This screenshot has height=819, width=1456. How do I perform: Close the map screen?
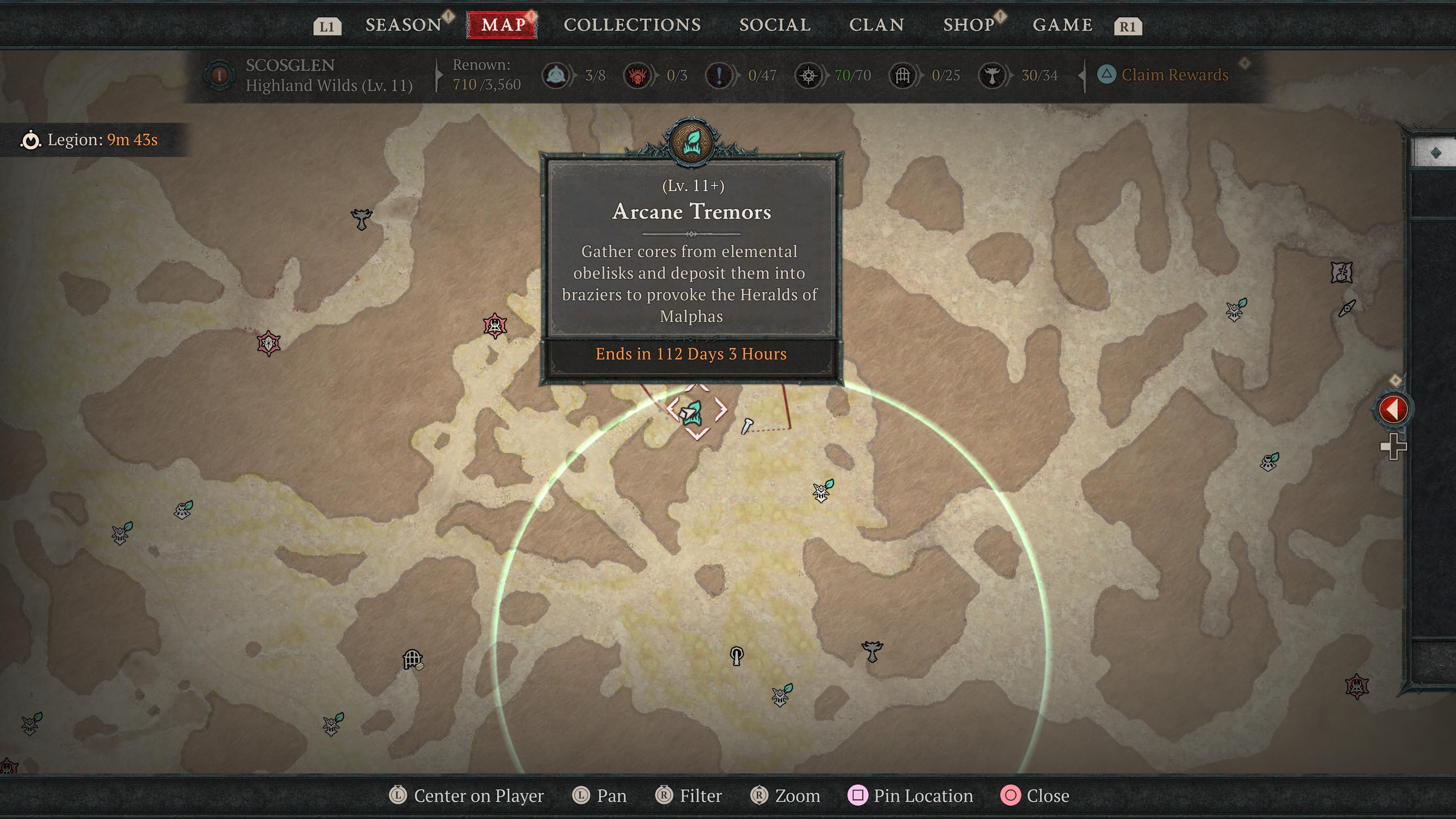coord(1036,796)
